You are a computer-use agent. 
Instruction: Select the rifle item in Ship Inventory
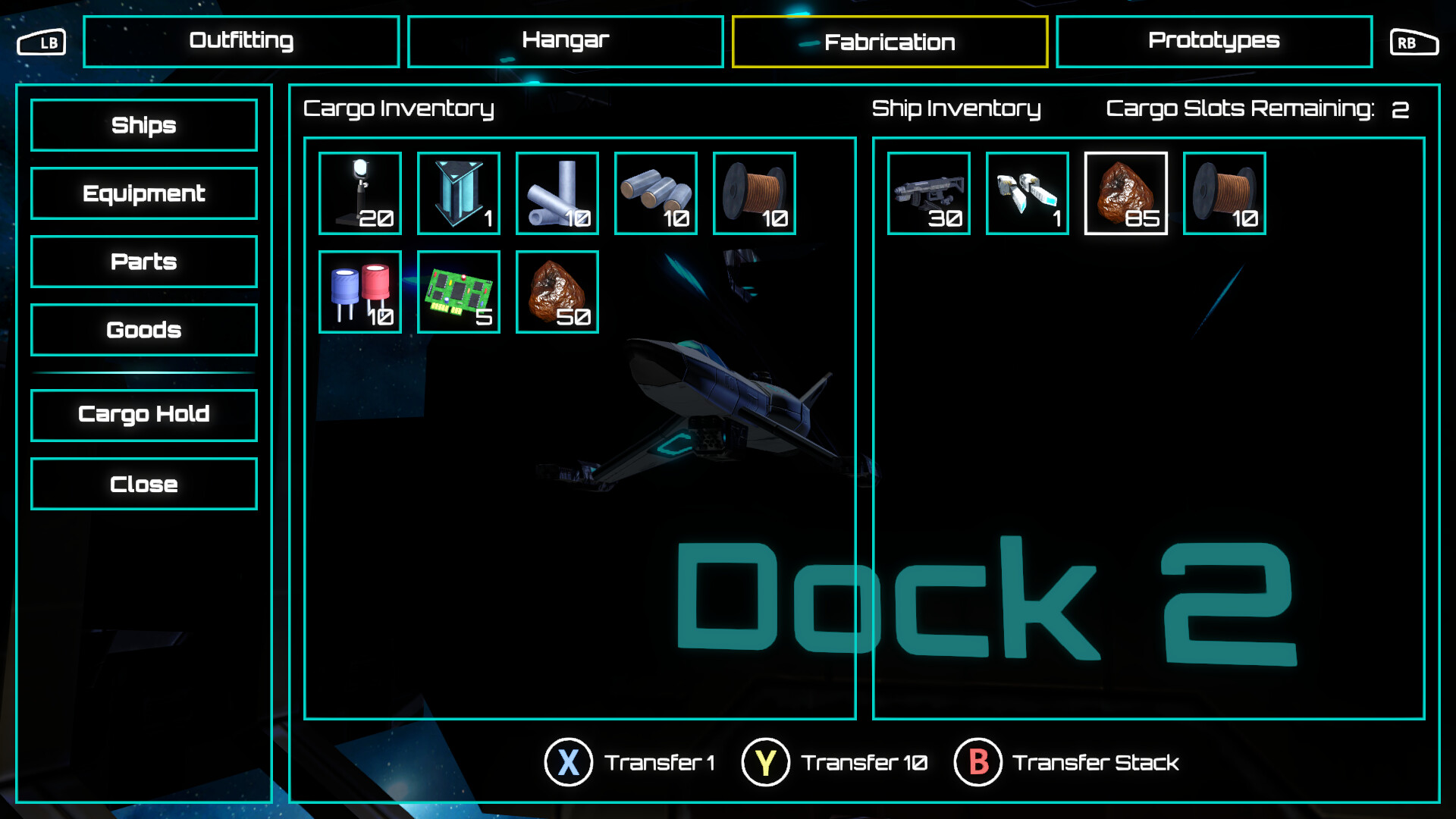tap(929, 193)
